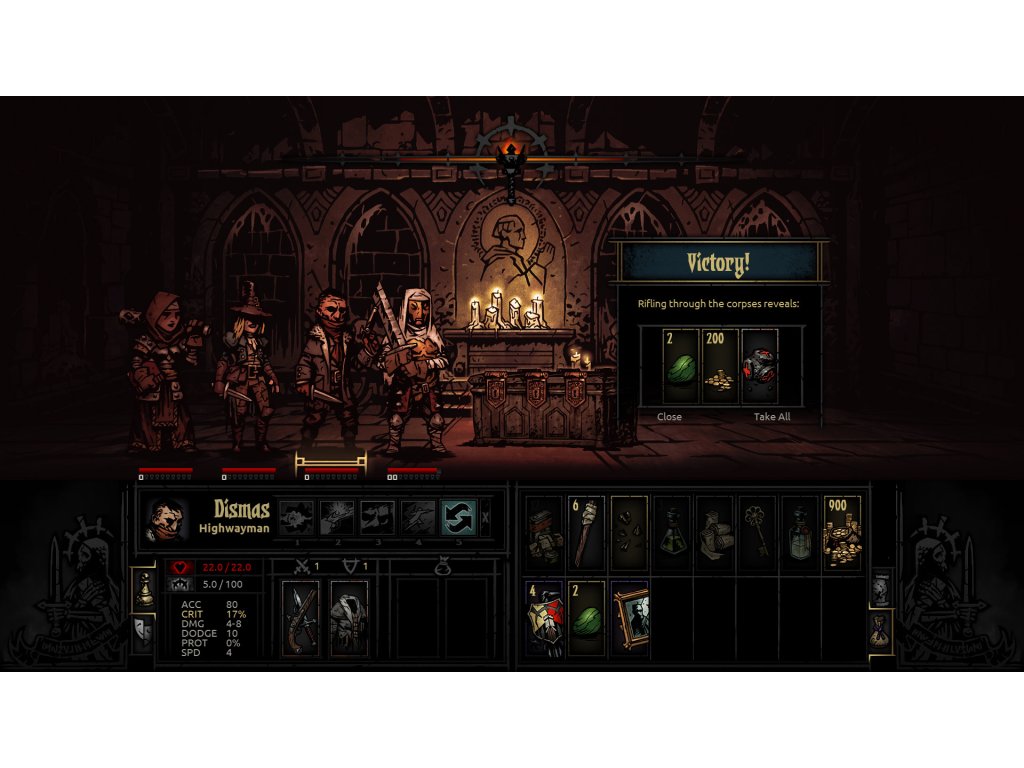Viewport: 1024px width, 768px height.
Task: Open the theater masks quirks tab
Action: click(x=144, y=631)
